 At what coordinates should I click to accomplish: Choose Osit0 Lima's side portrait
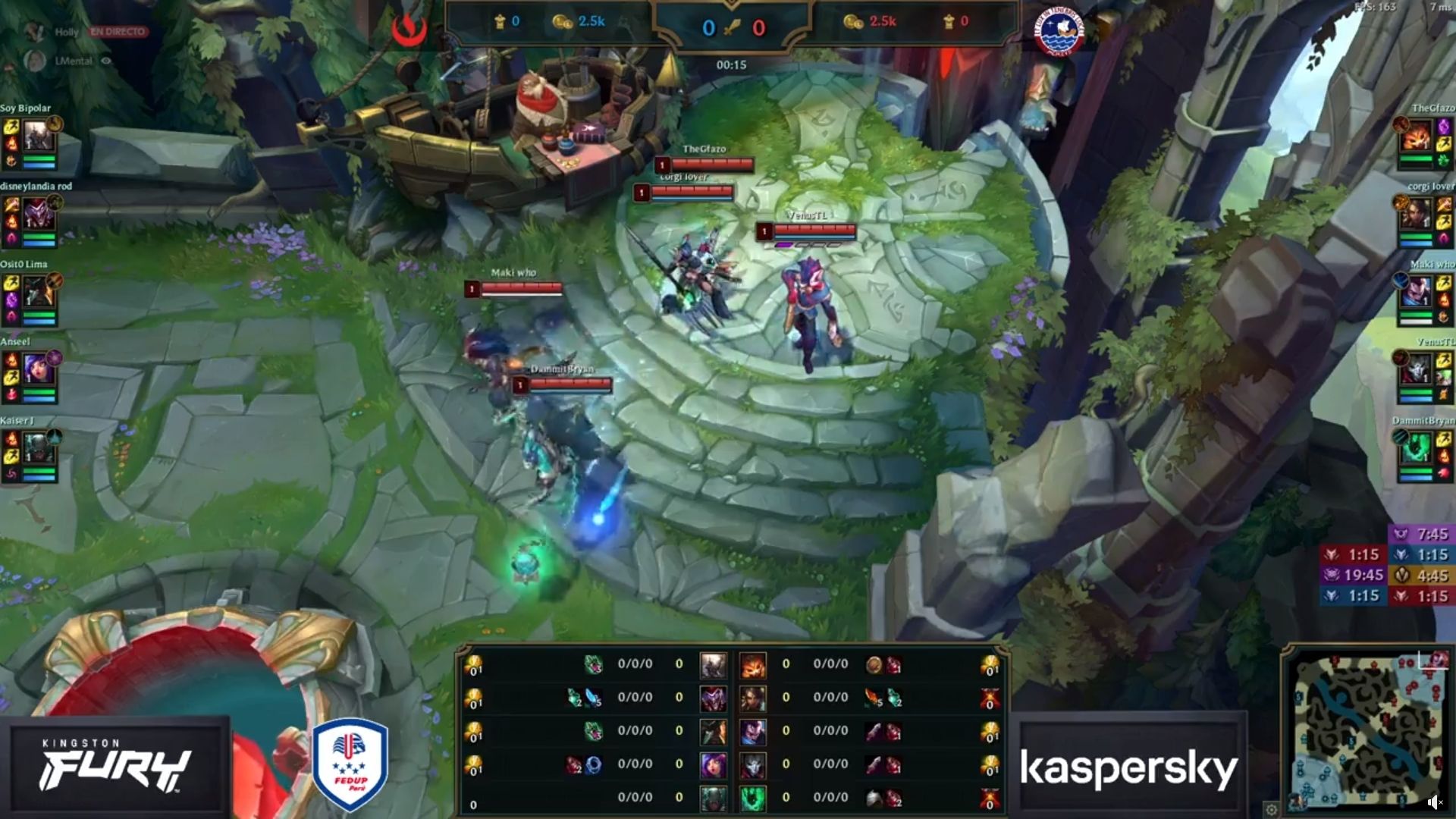(x=38, y=293)
